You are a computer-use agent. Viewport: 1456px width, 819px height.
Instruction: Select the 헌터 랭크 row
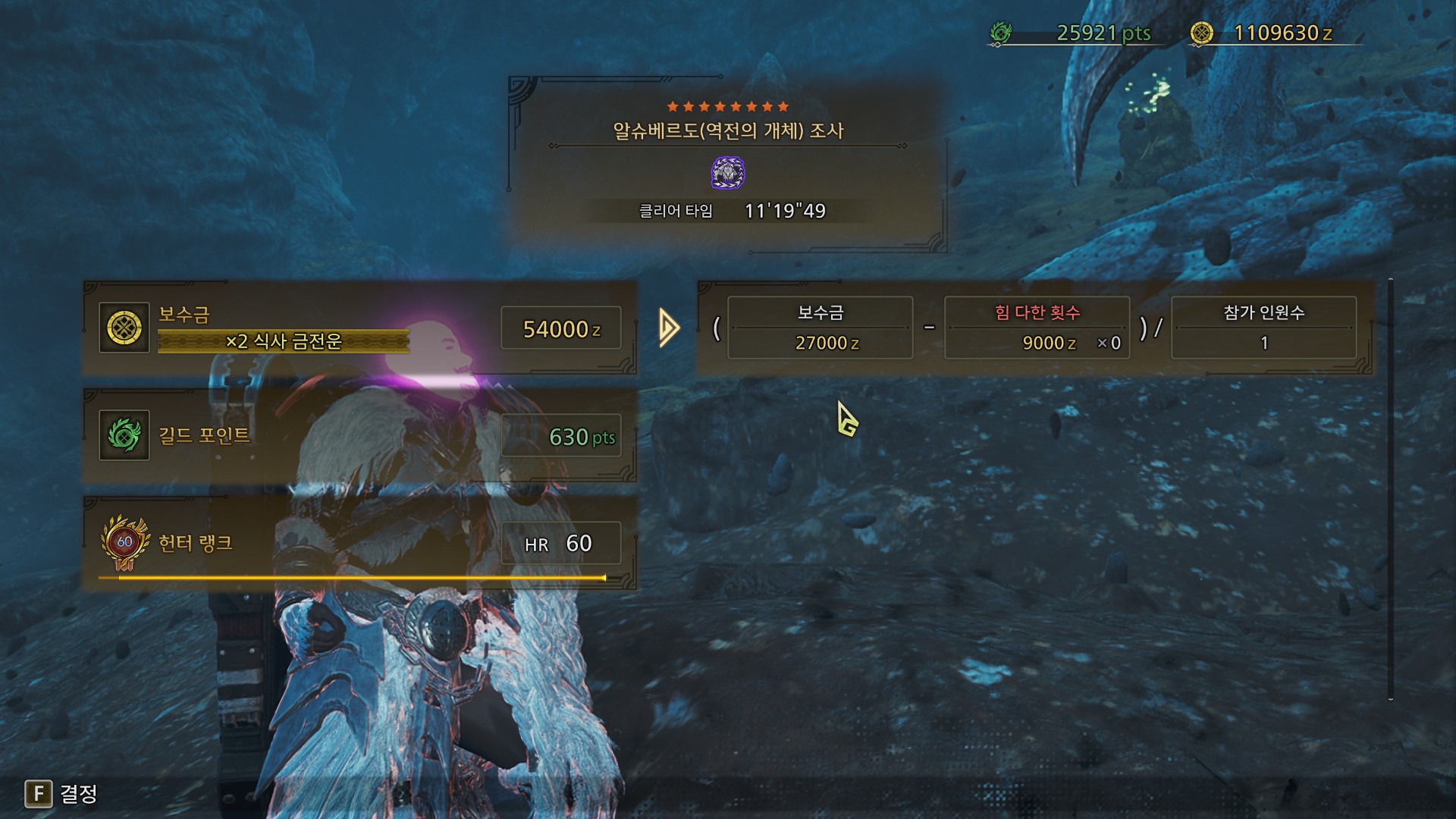pyautogui.click(x=359, y=544)
